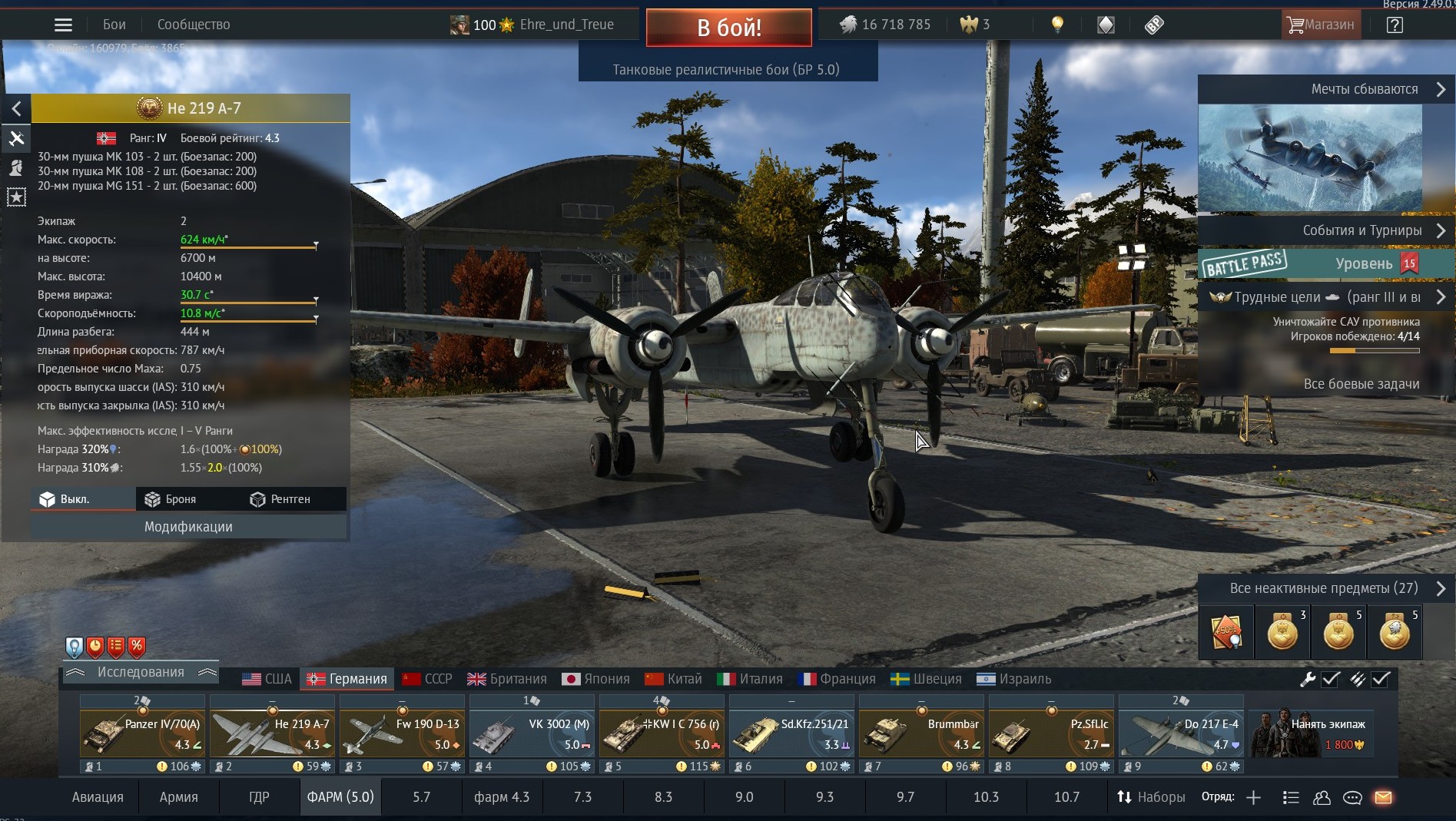Open the "Сообщество" community menu
The height and width of the screenshot is (821, 1456).
tap(194, 25)
